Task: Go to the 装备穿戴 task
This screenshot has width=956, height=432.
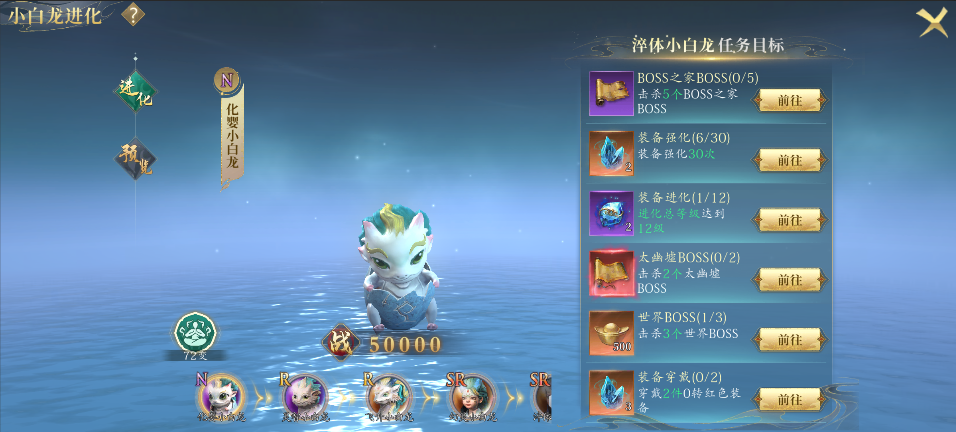Action: pyautogui.click(x=790, y=400)
